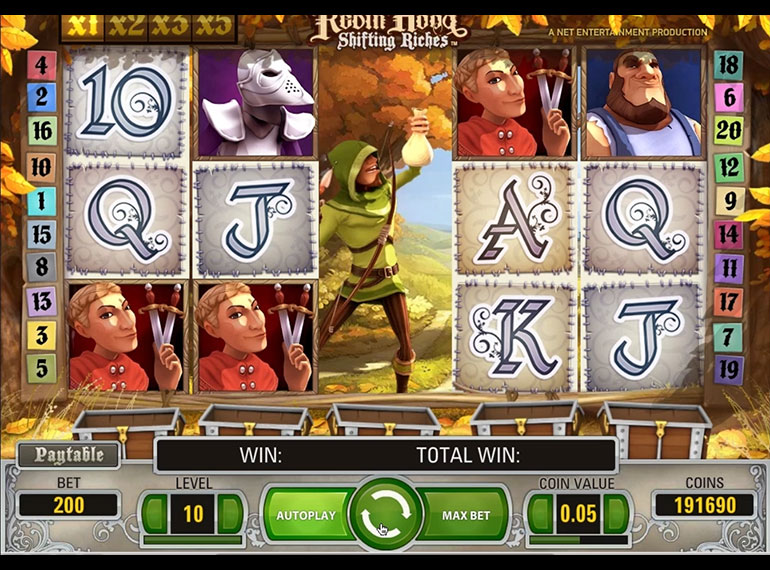Raise the coin value
This screenshot has height=570, width=770.
tap(617, 514)
